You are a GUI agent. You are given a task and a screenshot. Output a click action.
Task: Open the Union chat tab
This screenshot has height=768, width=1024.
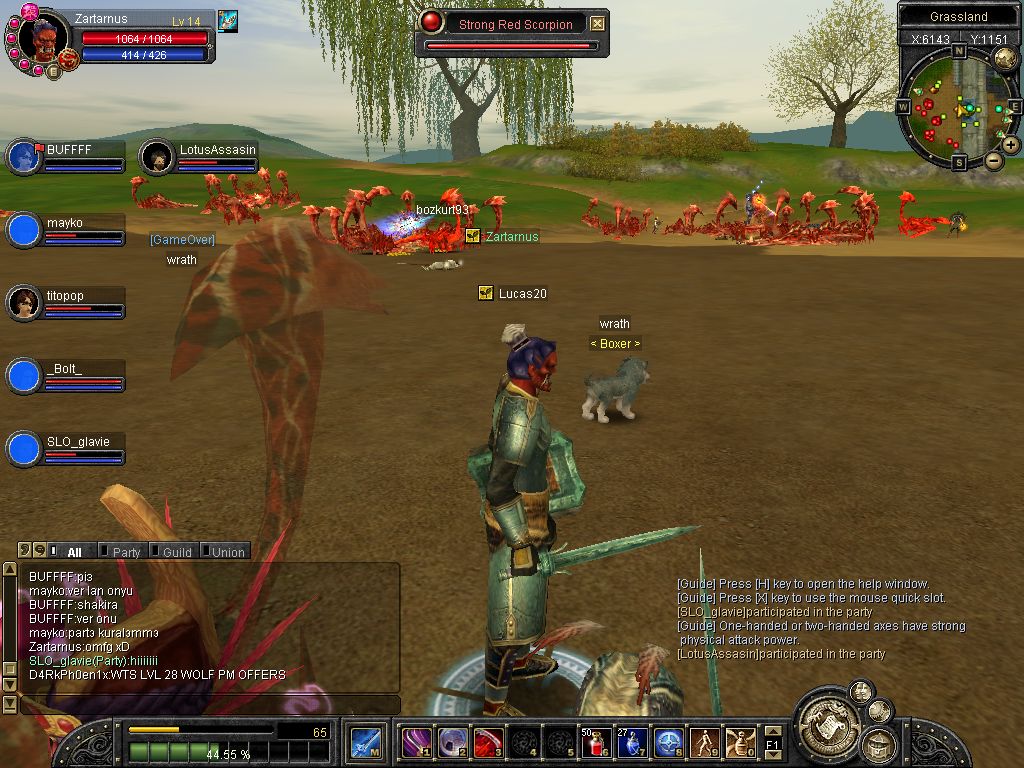point(226,551)
